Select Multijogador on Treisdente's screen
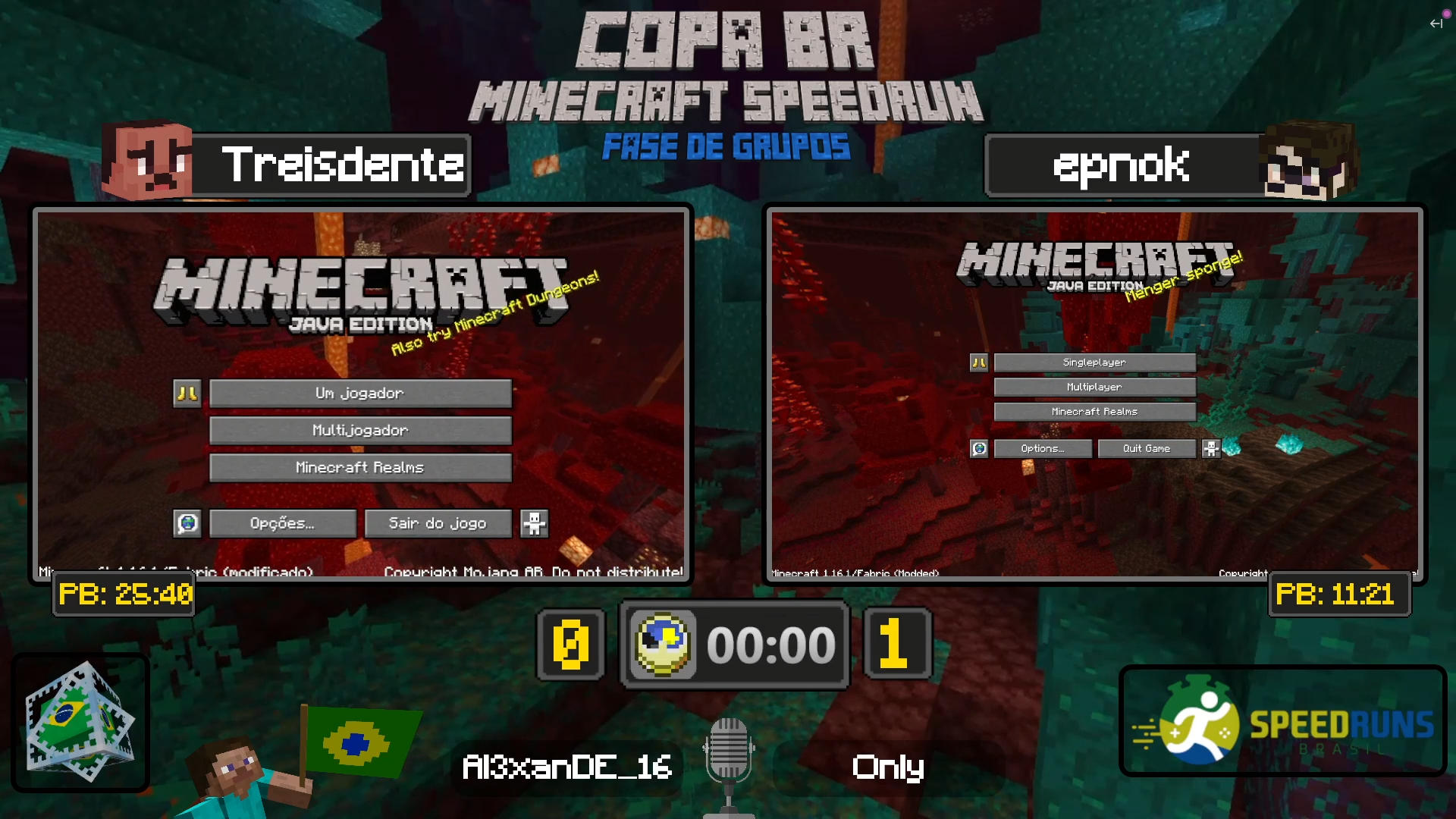The height and width of the screenshot is (819, 1456). point(360,430)
